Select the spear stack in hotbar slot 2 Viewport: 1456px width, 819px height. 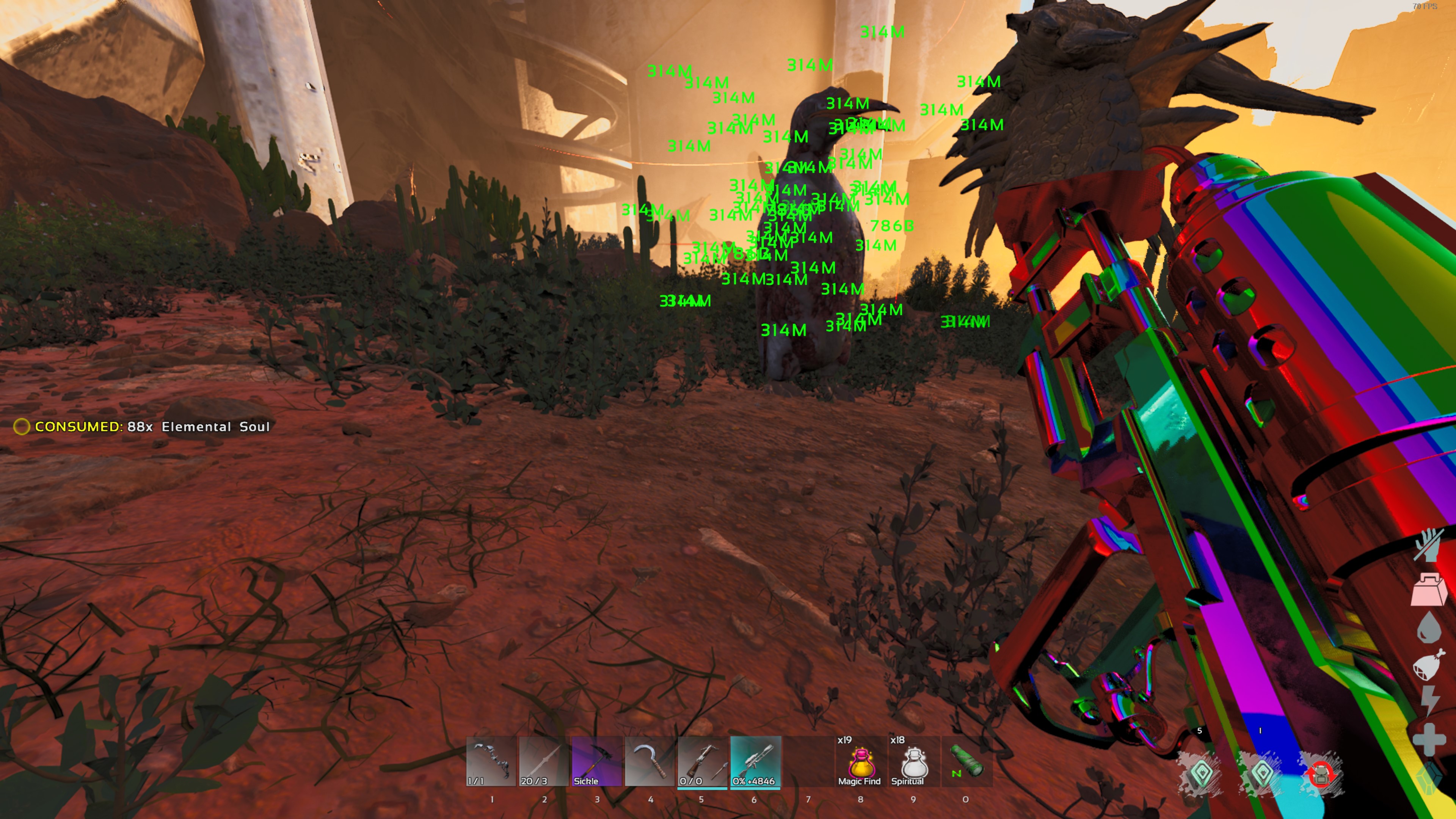pyautogui.click(x=544, y=760)
